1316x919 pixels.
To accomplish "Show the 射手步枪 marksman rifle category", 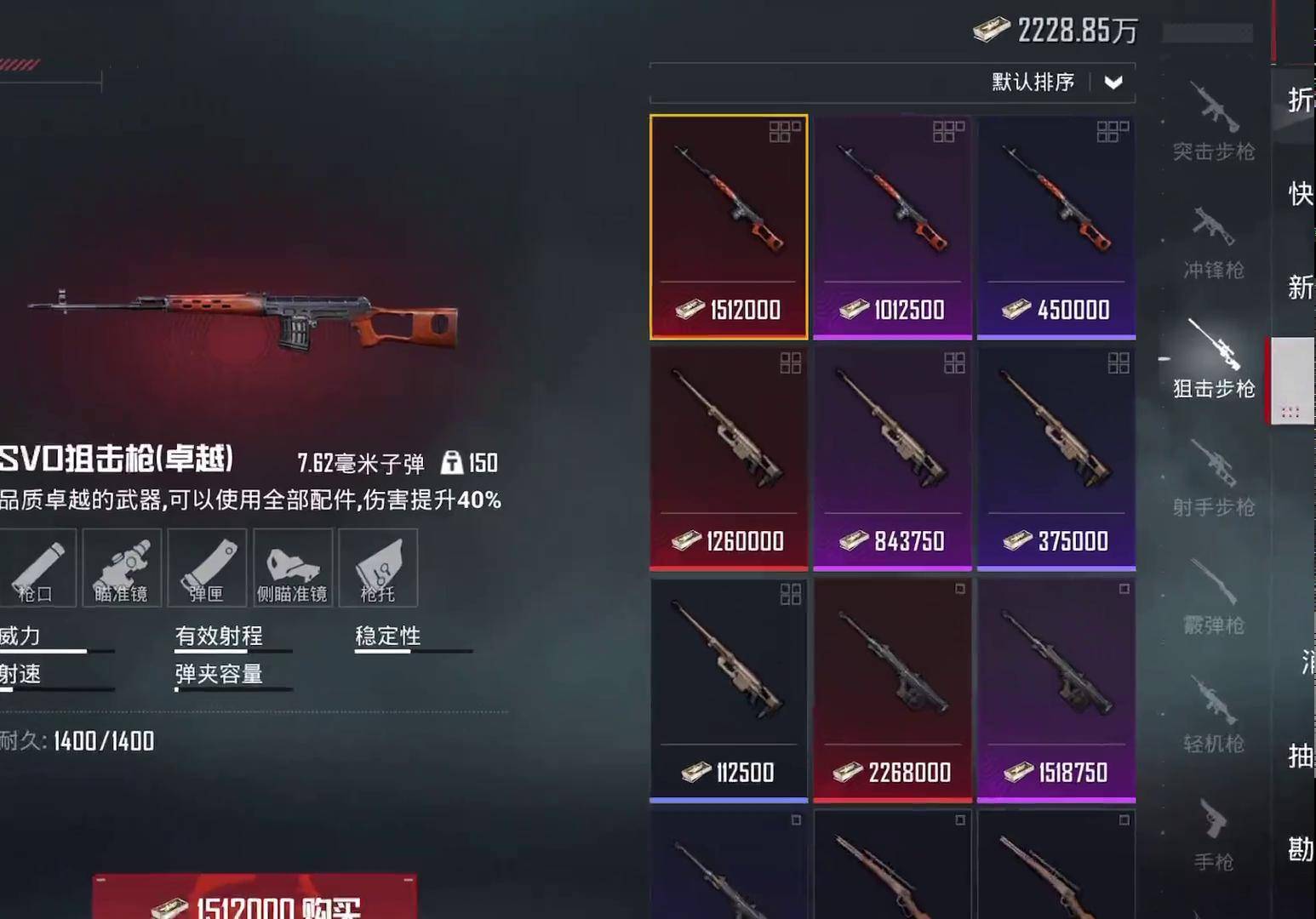I will point(1214,478).
